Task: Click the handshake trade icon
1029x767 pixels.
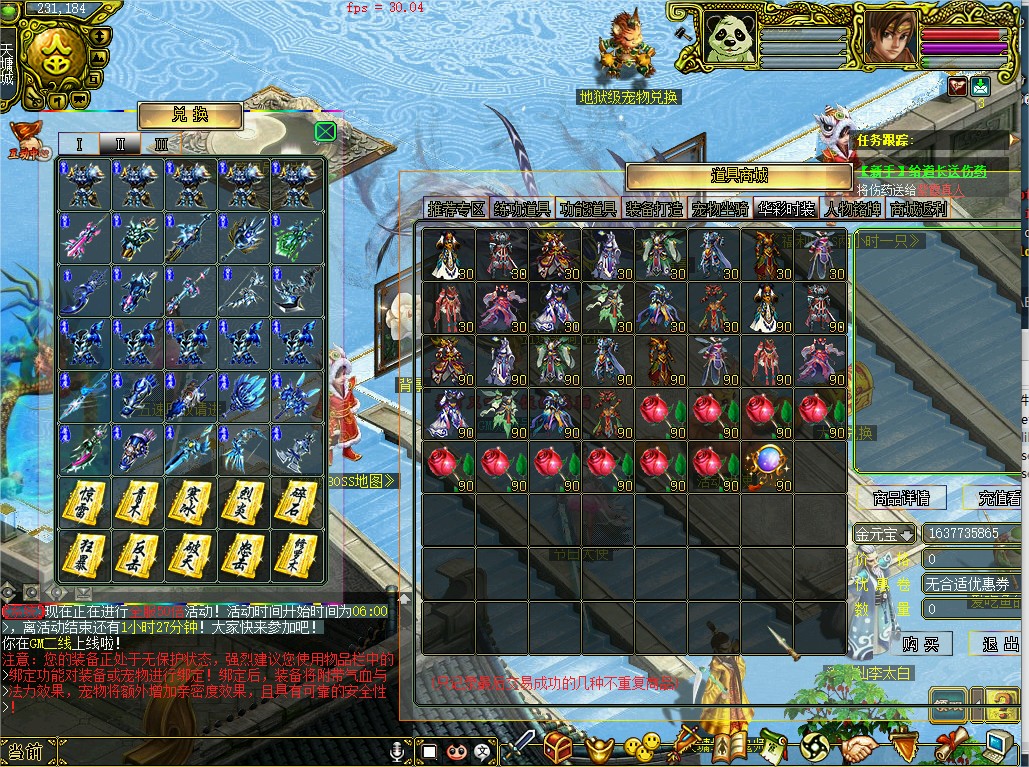Action: pyautogui.click(x=859, y=747)
